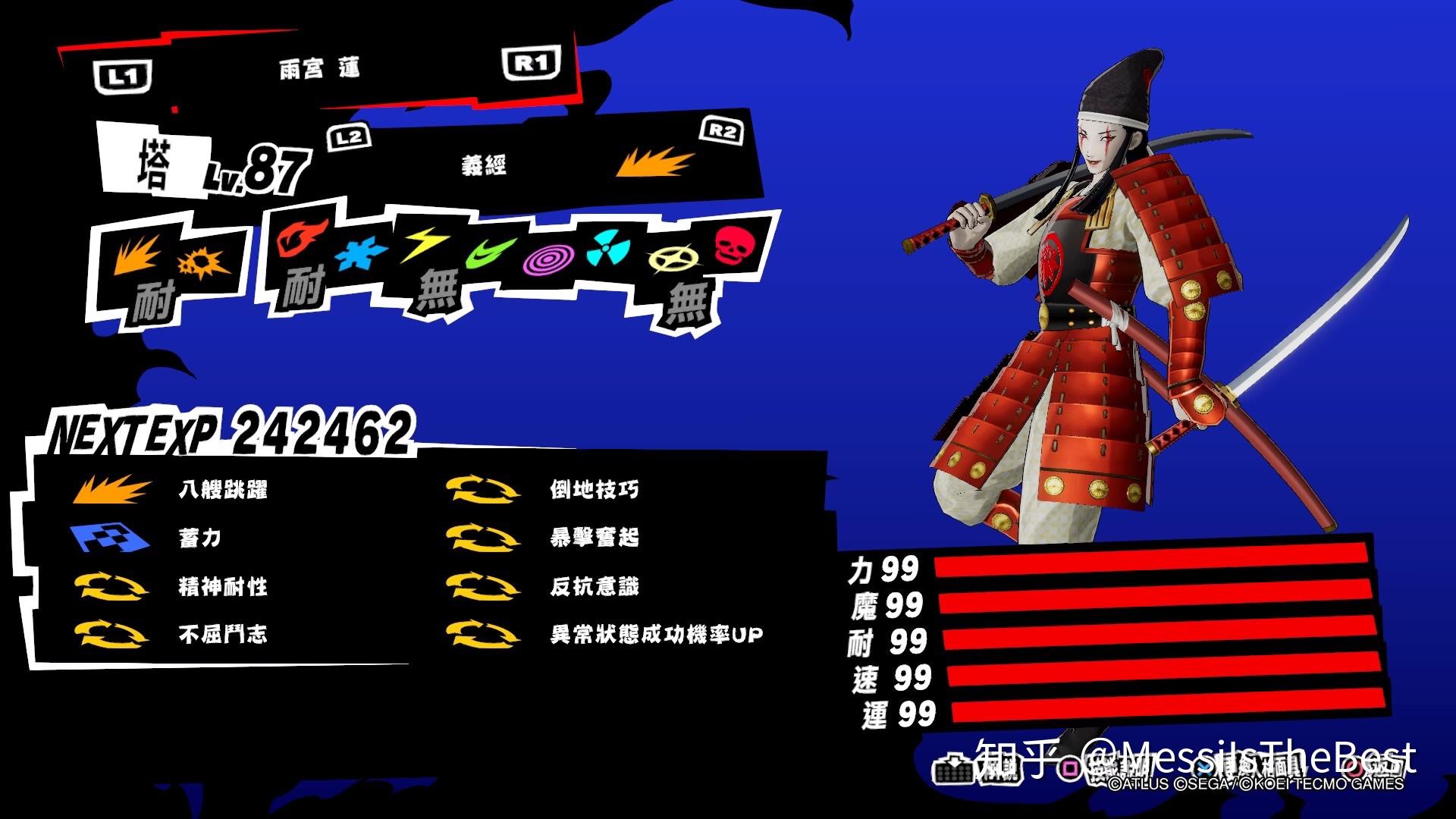This screenshot has height=819, width=1456.
Task: Click the R2 button to switch persona
Action: [720, 129]
